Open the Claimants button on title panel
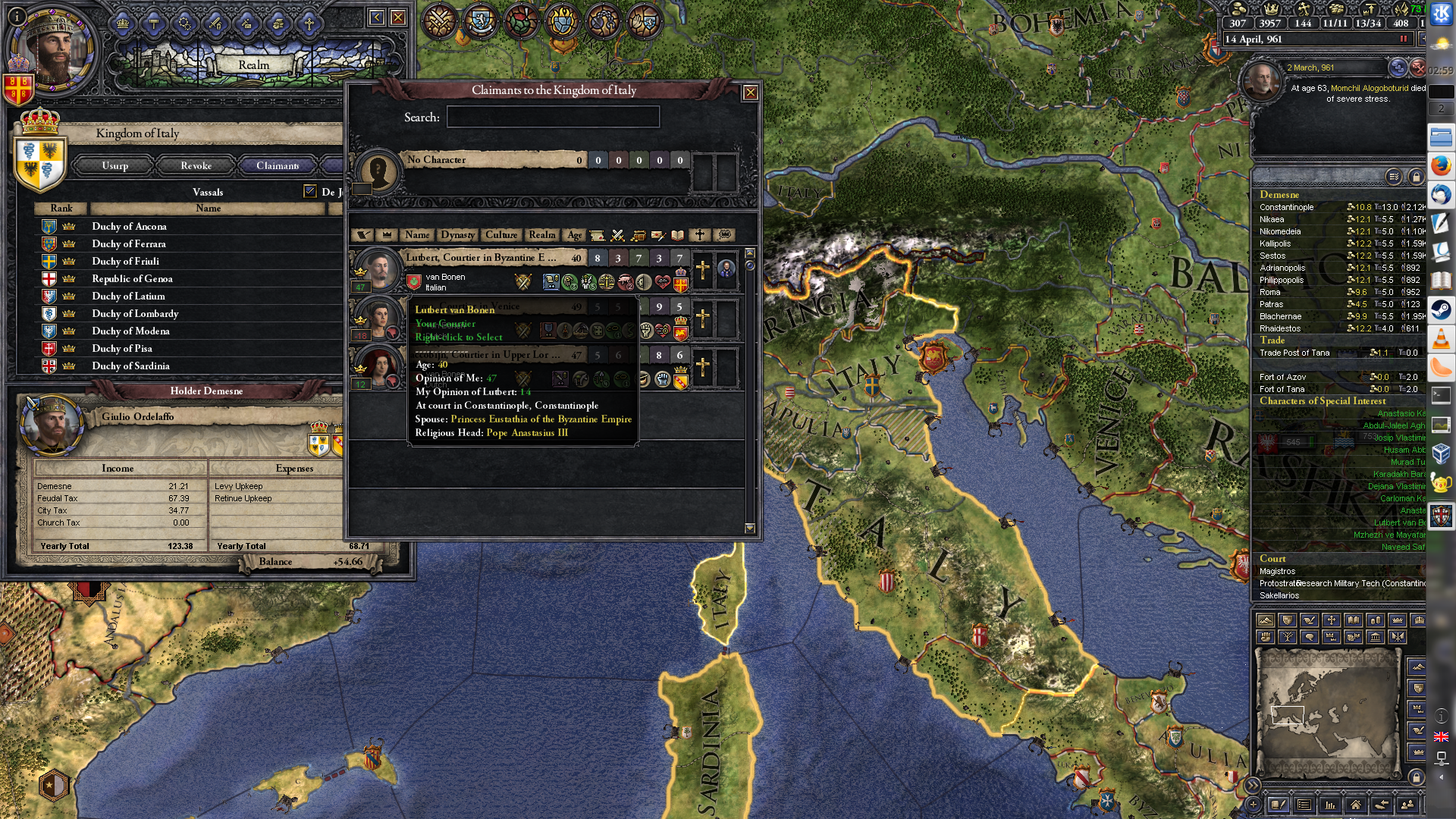The image size is (1456, 819). [x=278, y=165]
